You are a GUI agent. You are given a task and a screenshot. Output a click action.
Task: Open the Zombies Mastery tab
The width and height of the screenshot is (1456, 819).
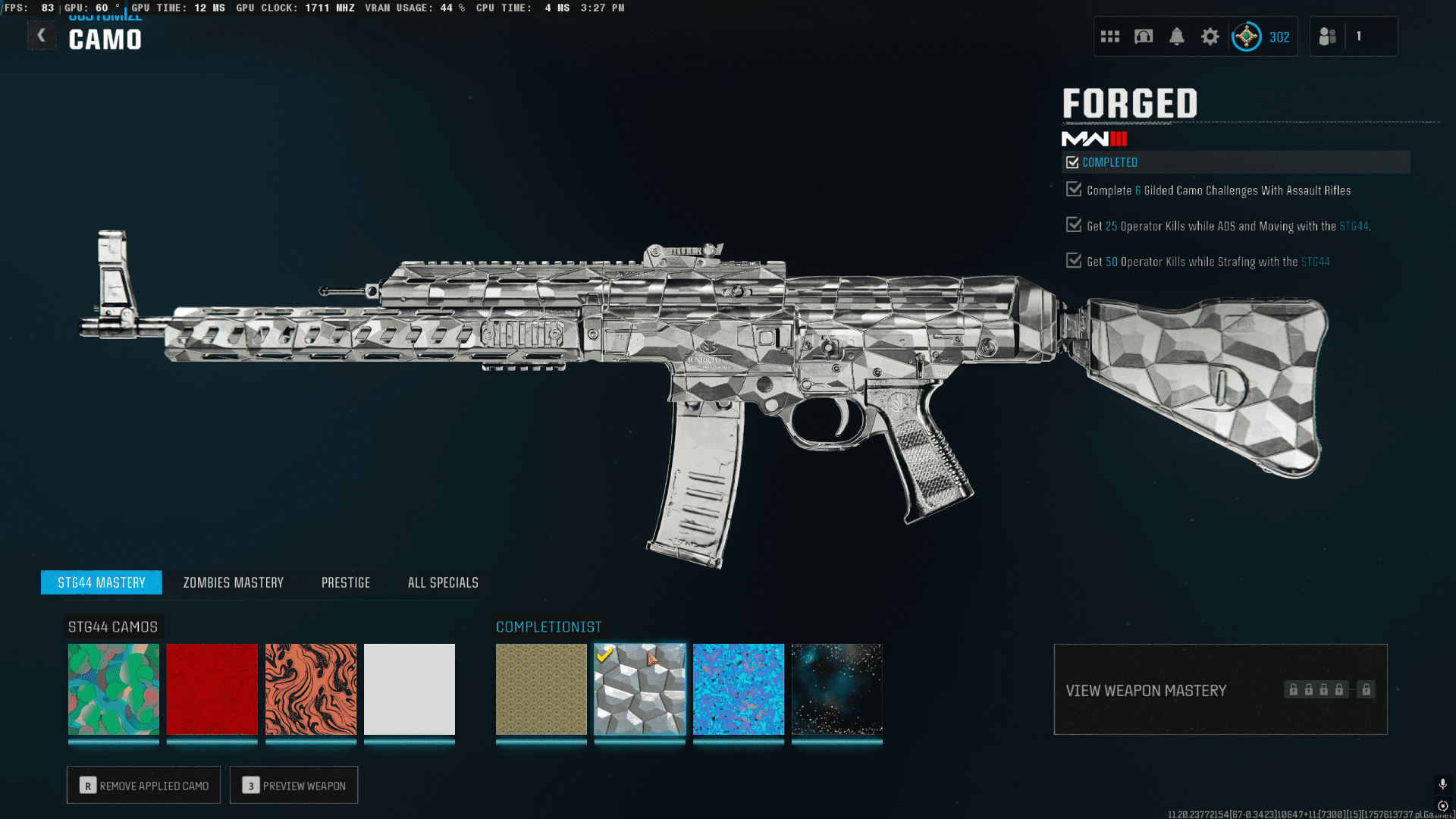(x=234, y=582)
